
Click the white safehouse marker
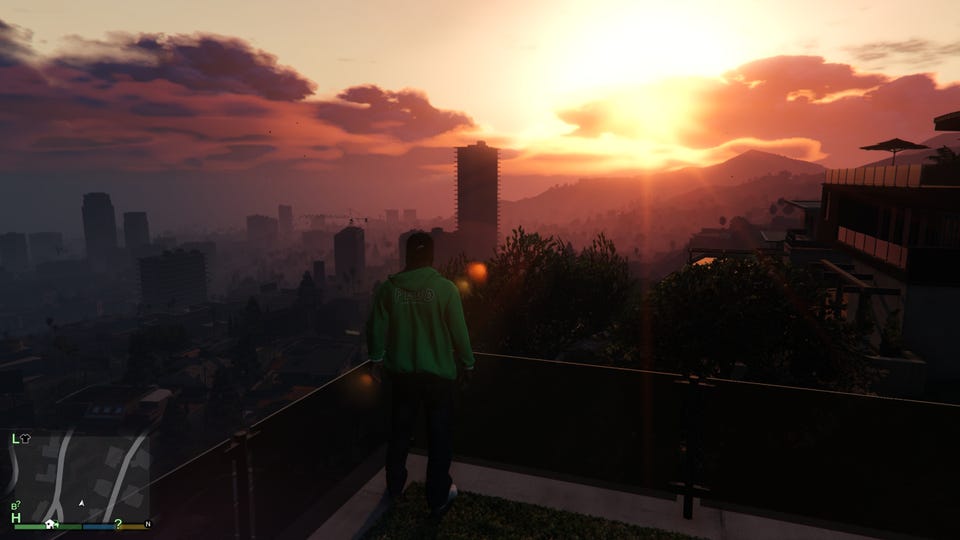(50, 523)
